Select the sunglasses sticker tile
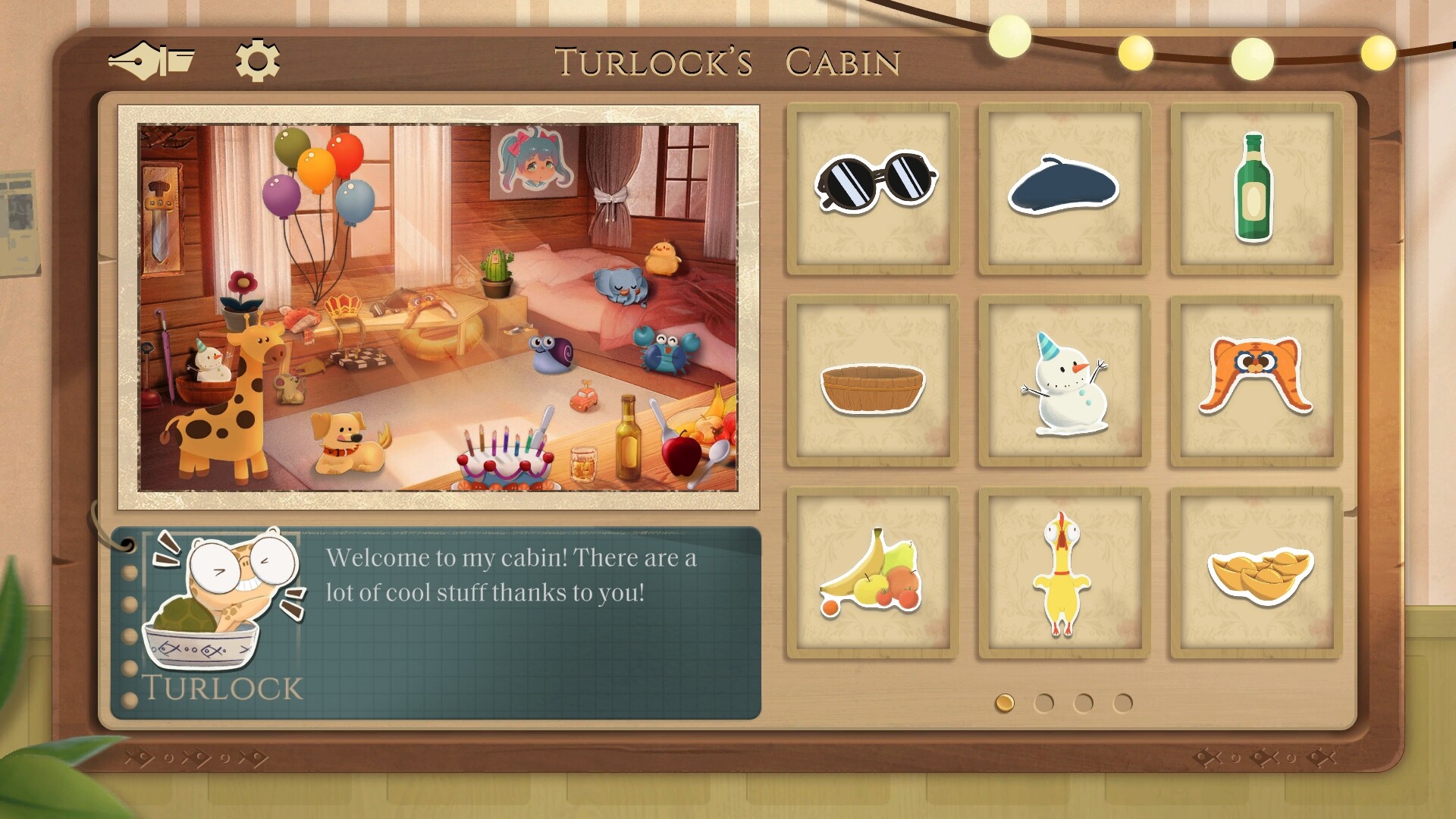The width and height of the screenshot is (1456, 819). click(x=874, y=189)
